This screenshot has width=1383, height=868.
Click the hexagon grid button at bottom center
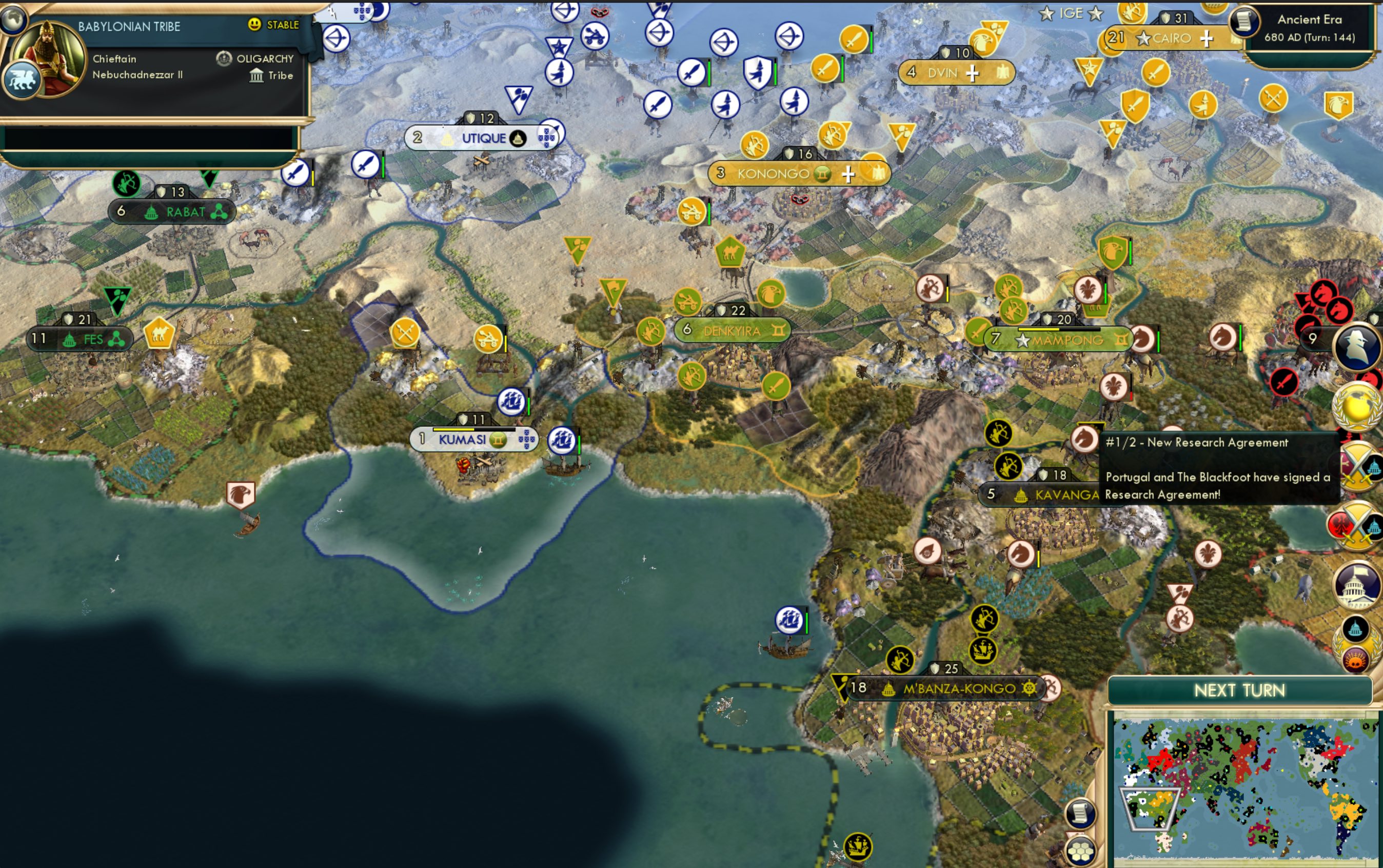click(x=1081, y=851)
